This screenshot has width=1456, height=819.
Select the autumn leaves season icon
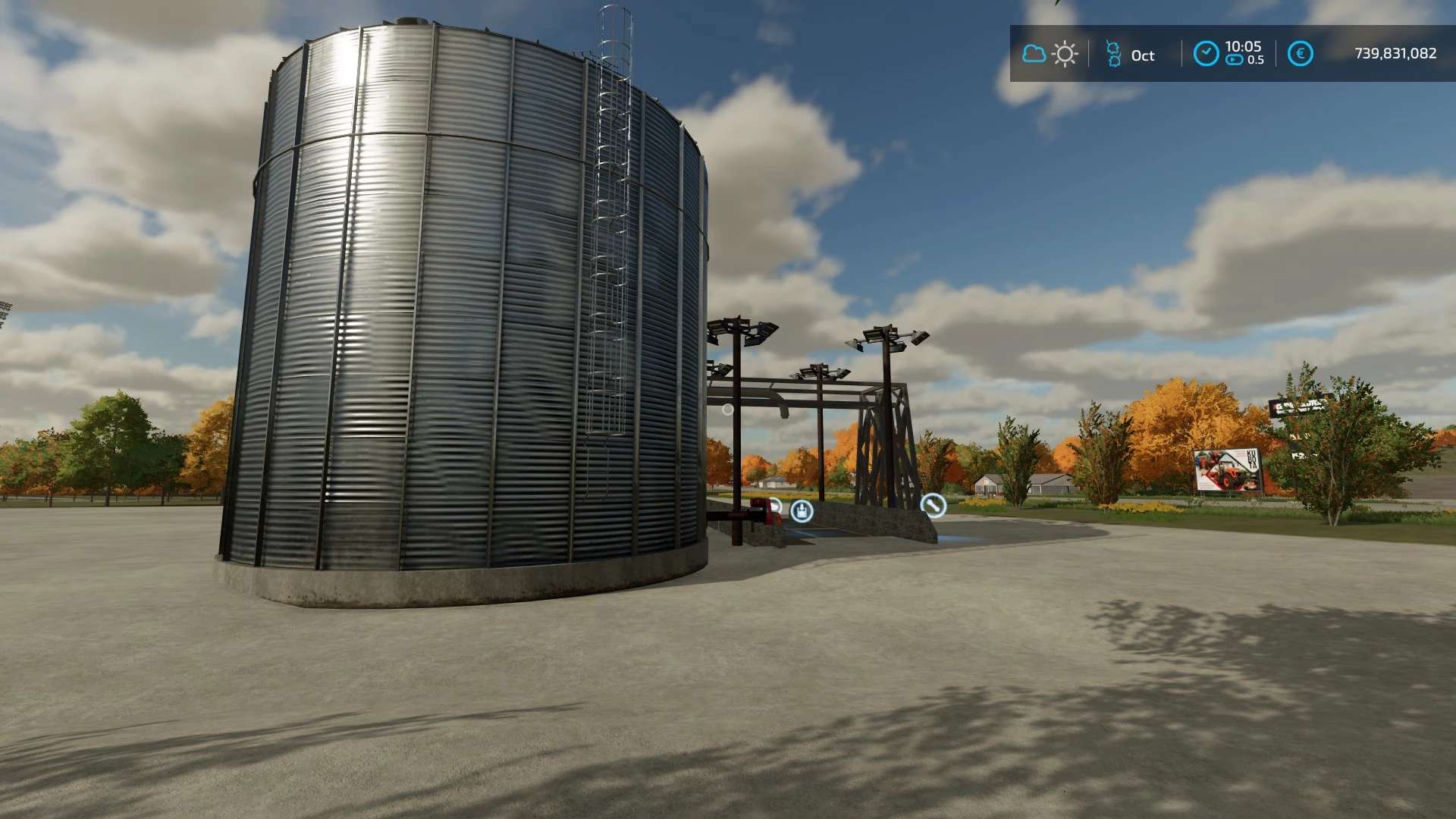click(x=1113, y=55)
